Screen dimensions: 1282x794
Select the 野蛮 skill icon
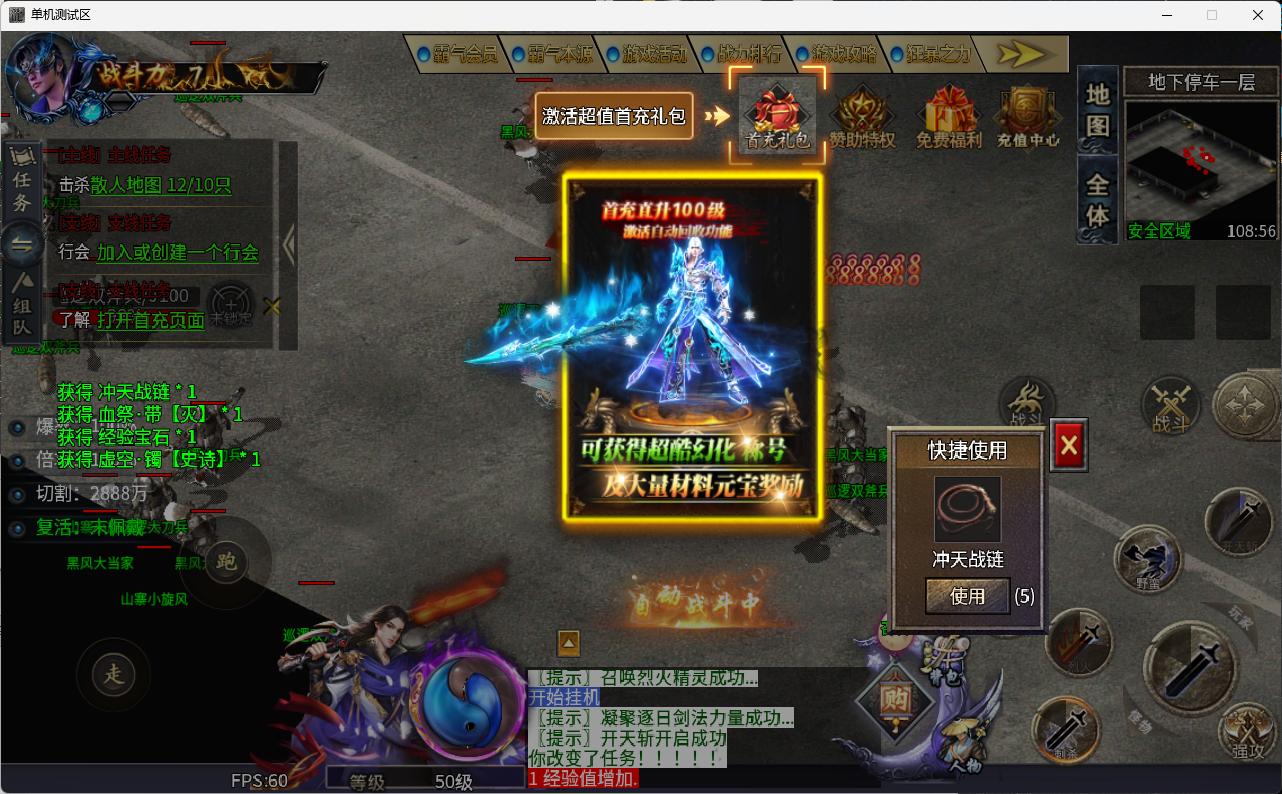(1147, 560)
